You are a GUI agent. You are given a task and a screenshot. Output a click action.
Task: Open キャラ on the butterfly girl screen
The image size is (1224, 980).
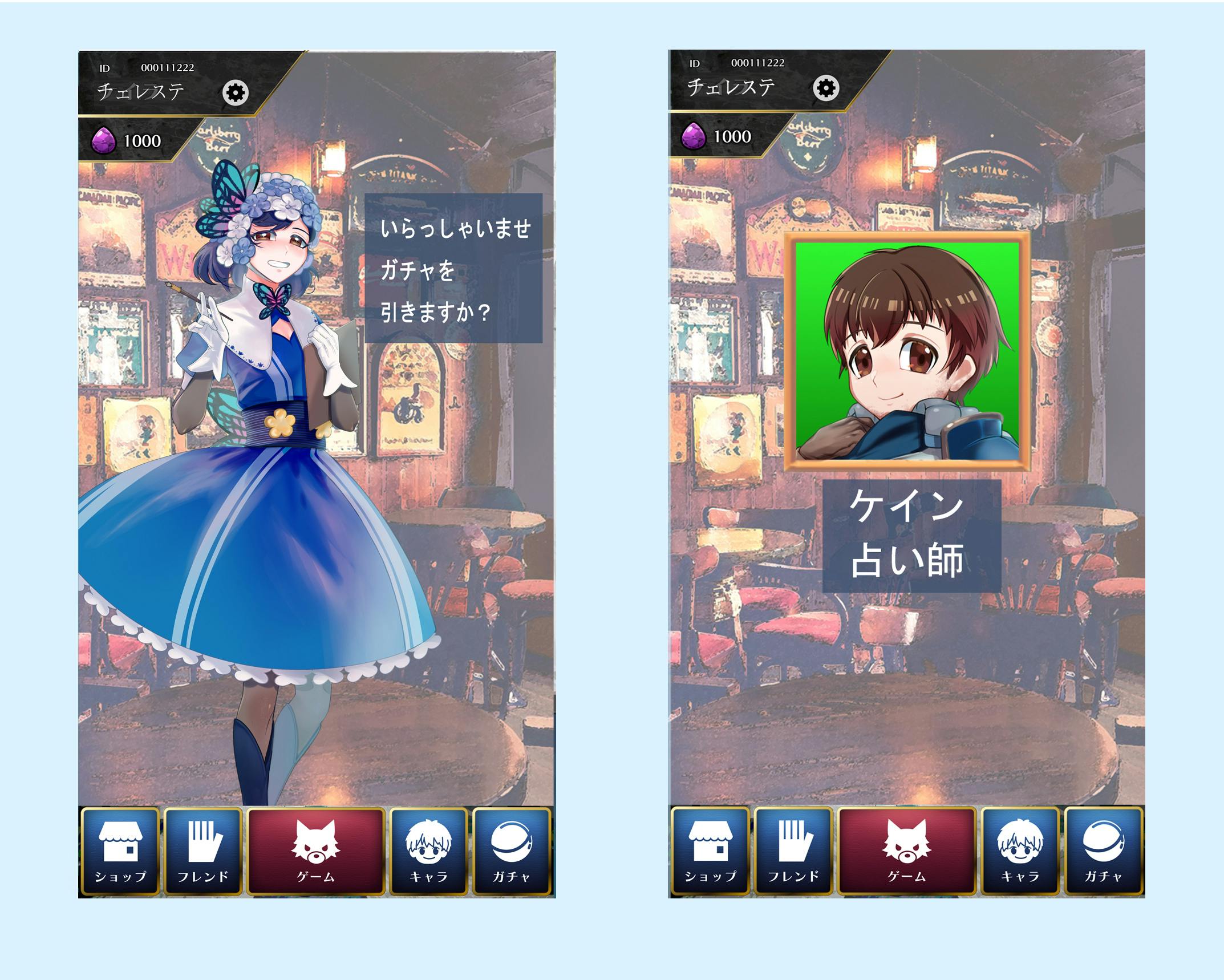(428, 851)
